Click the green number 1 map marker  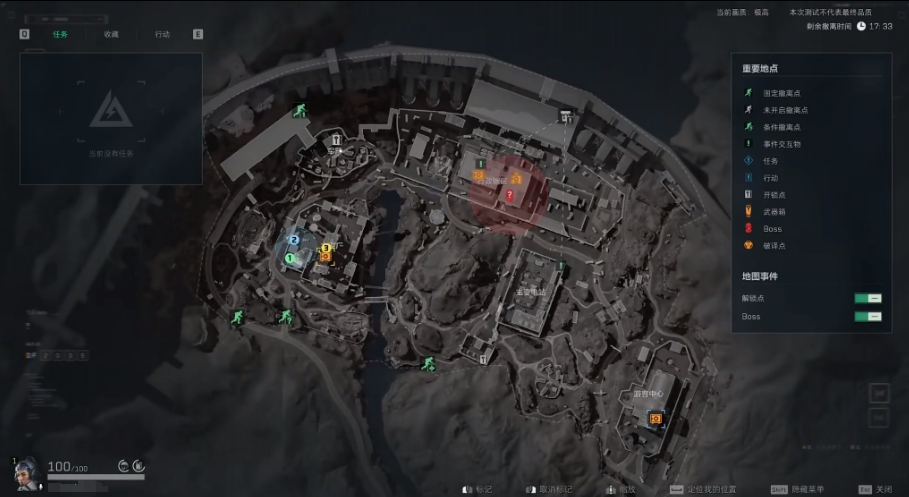(289, 258)
